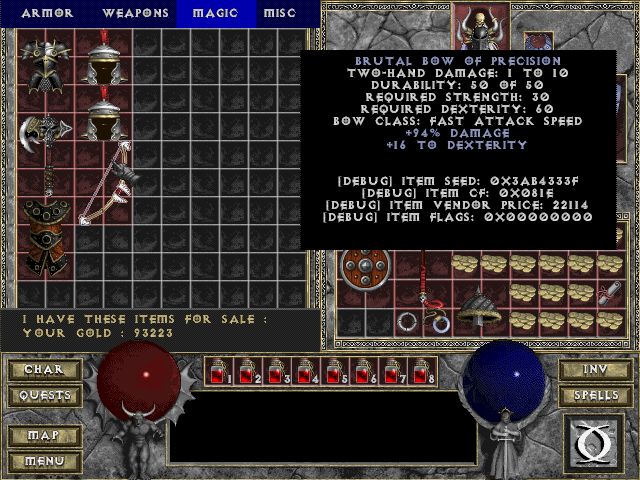Open the game Menu
Screen dimensions: 640x480
tap(43, 461)
